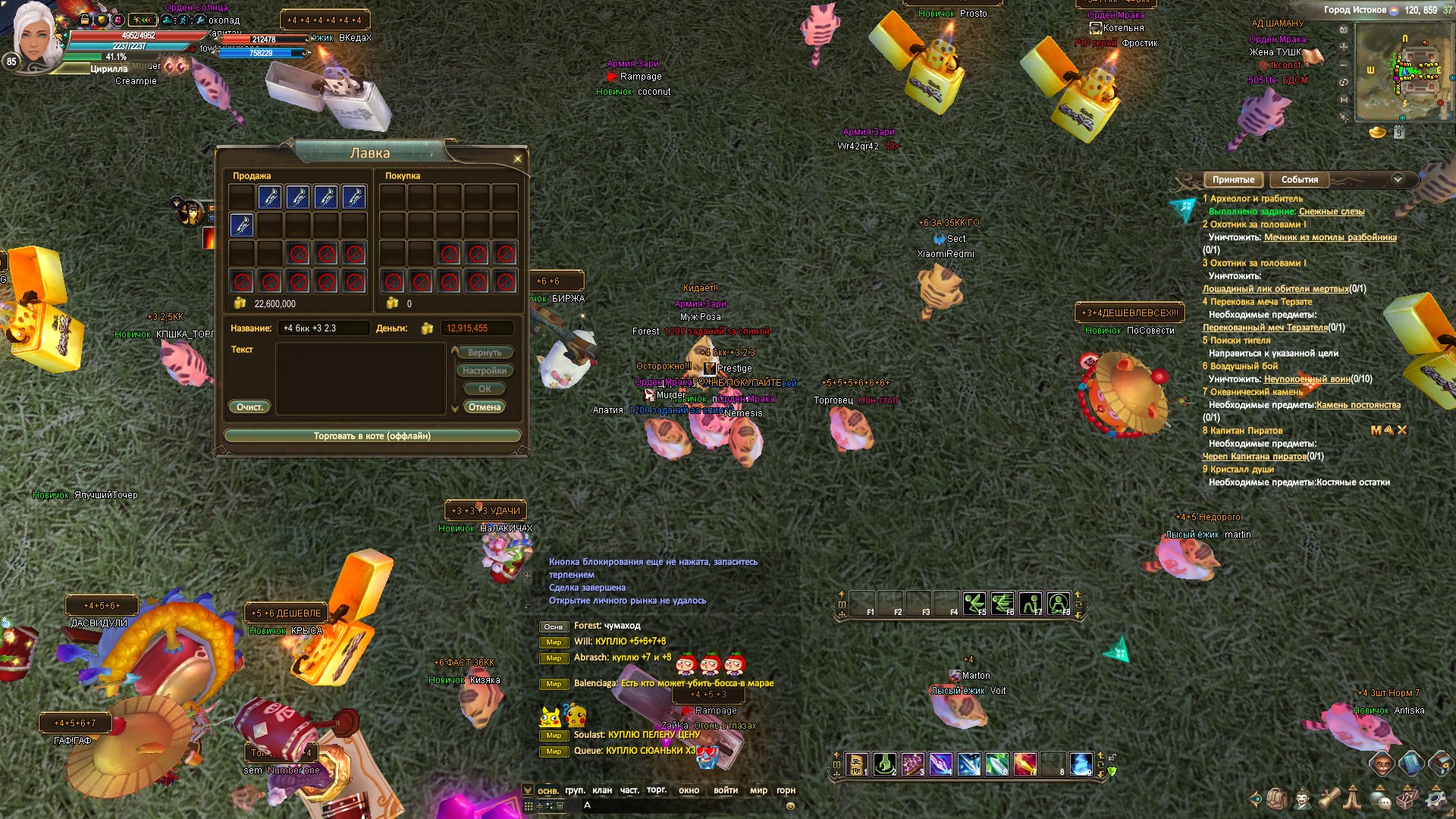Open the shop Настройки button

click(x=484, y=371)
